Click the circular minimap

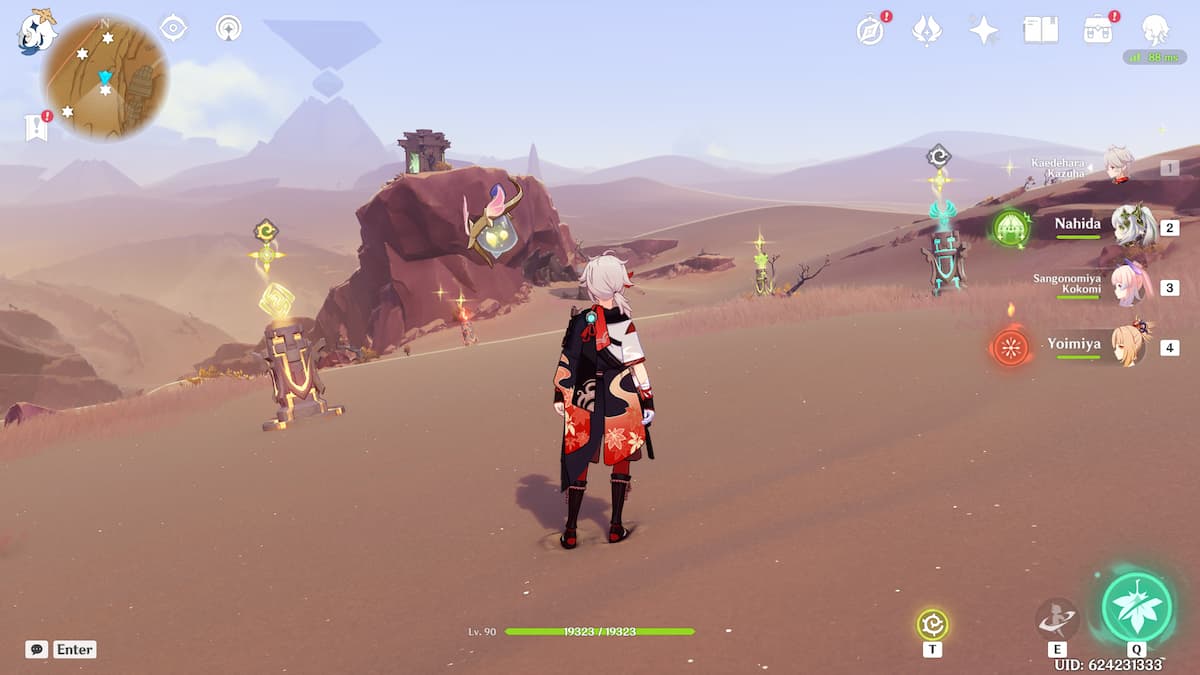click(x=105, y=77)
